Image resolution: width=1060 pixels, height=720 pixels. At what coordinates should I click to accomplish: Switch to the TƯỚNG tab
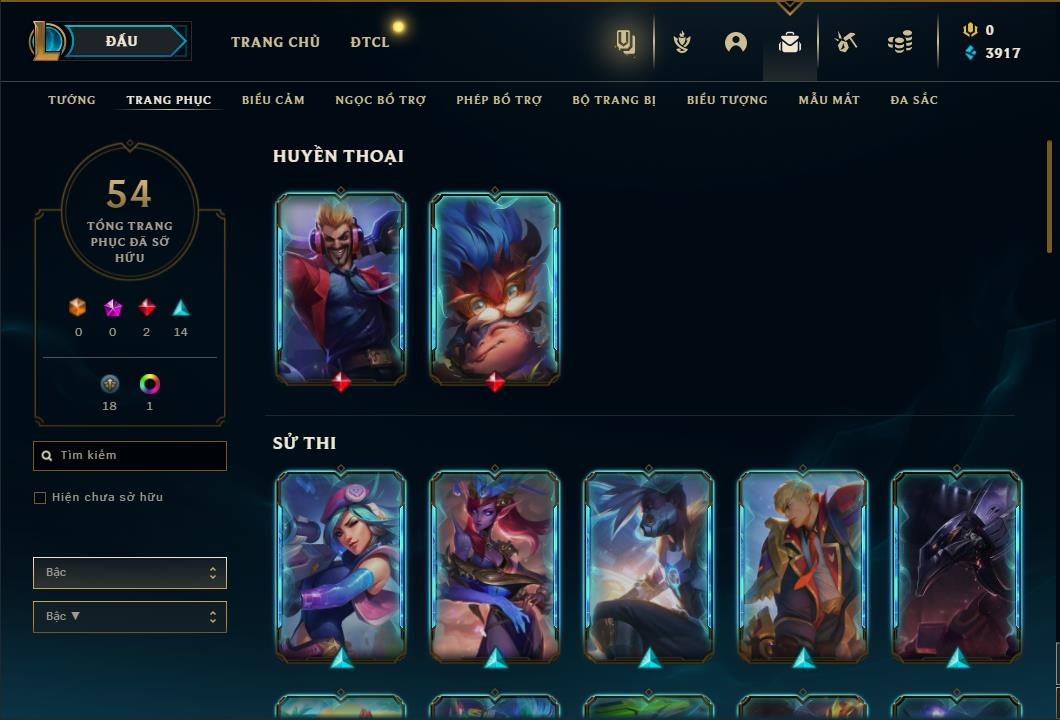pyautogui.click(x=72, y=100)
